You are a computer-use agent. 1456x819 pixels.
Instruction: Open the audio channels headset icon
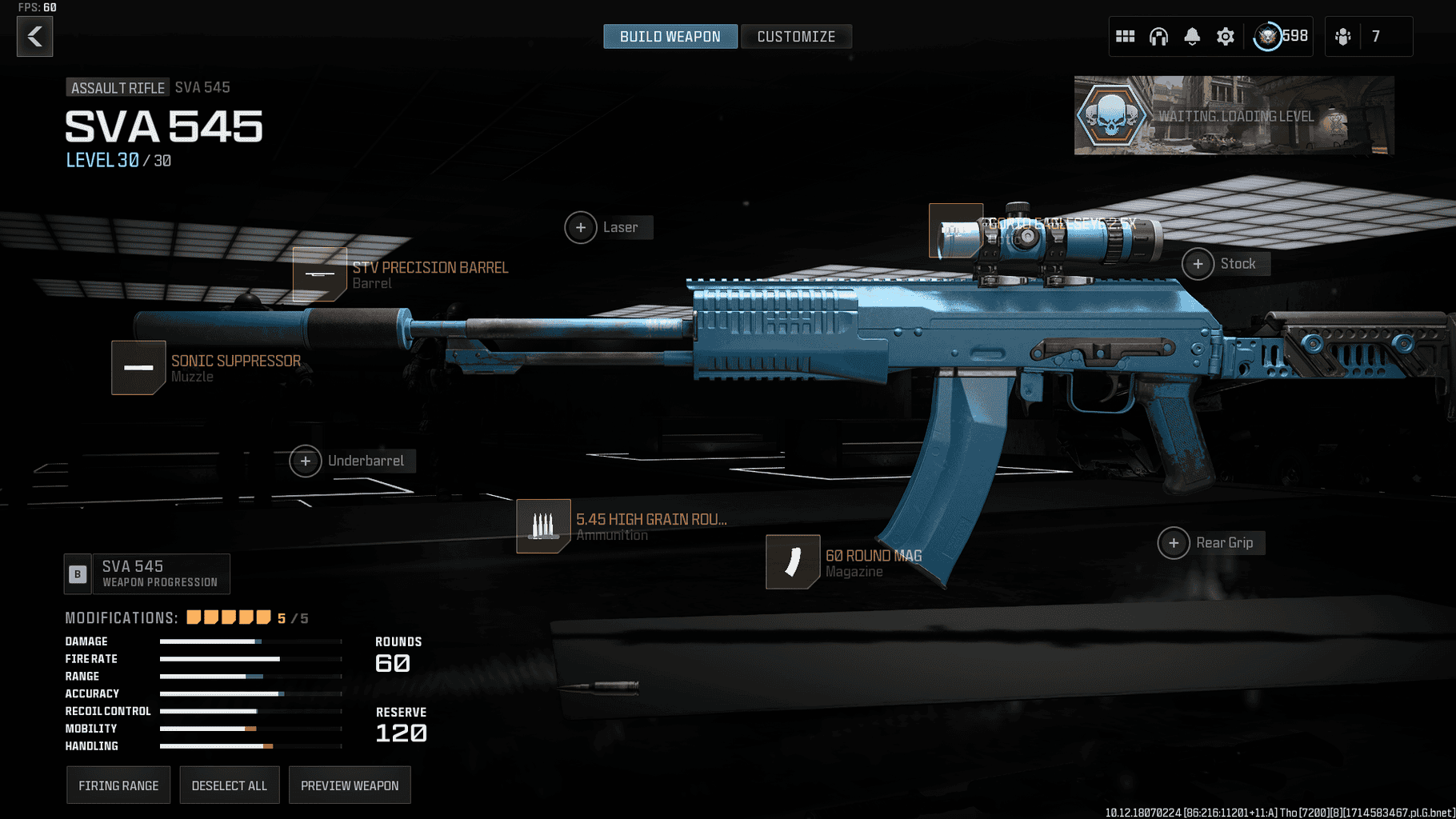1158,36
